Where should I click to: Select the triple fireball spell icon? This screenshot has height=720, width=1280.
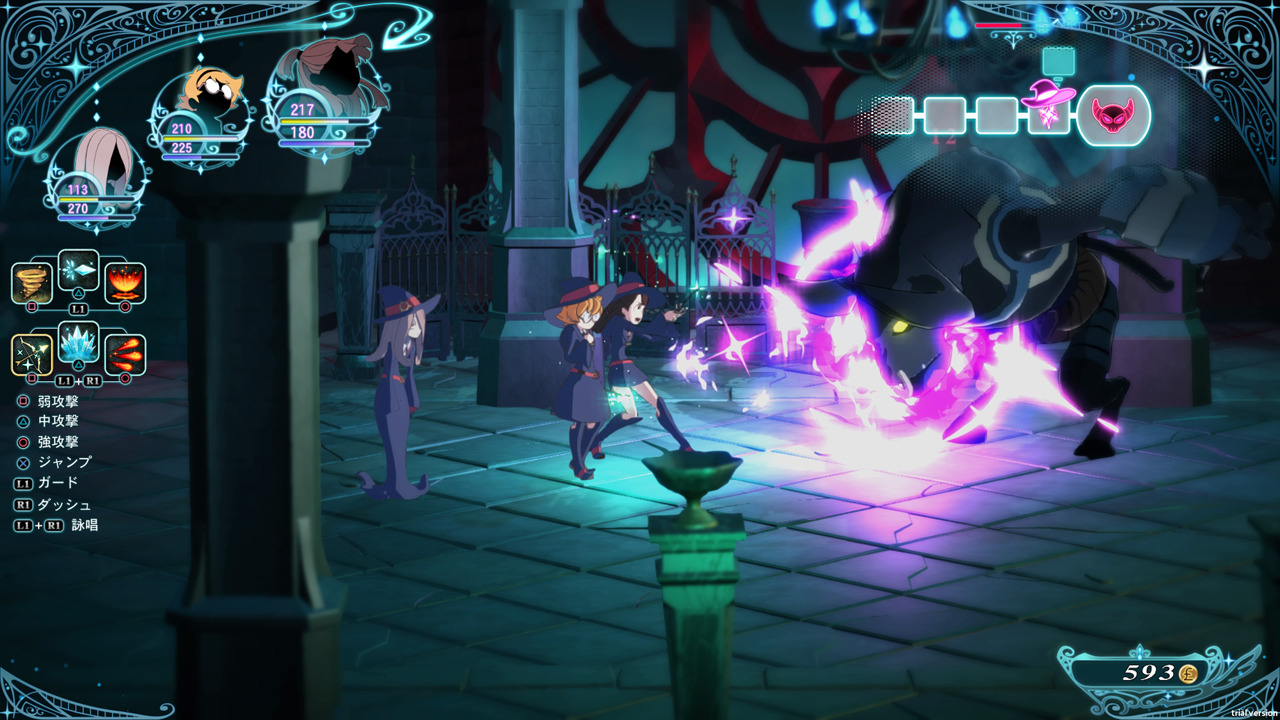pyautogui.click(x=125, y=355)
